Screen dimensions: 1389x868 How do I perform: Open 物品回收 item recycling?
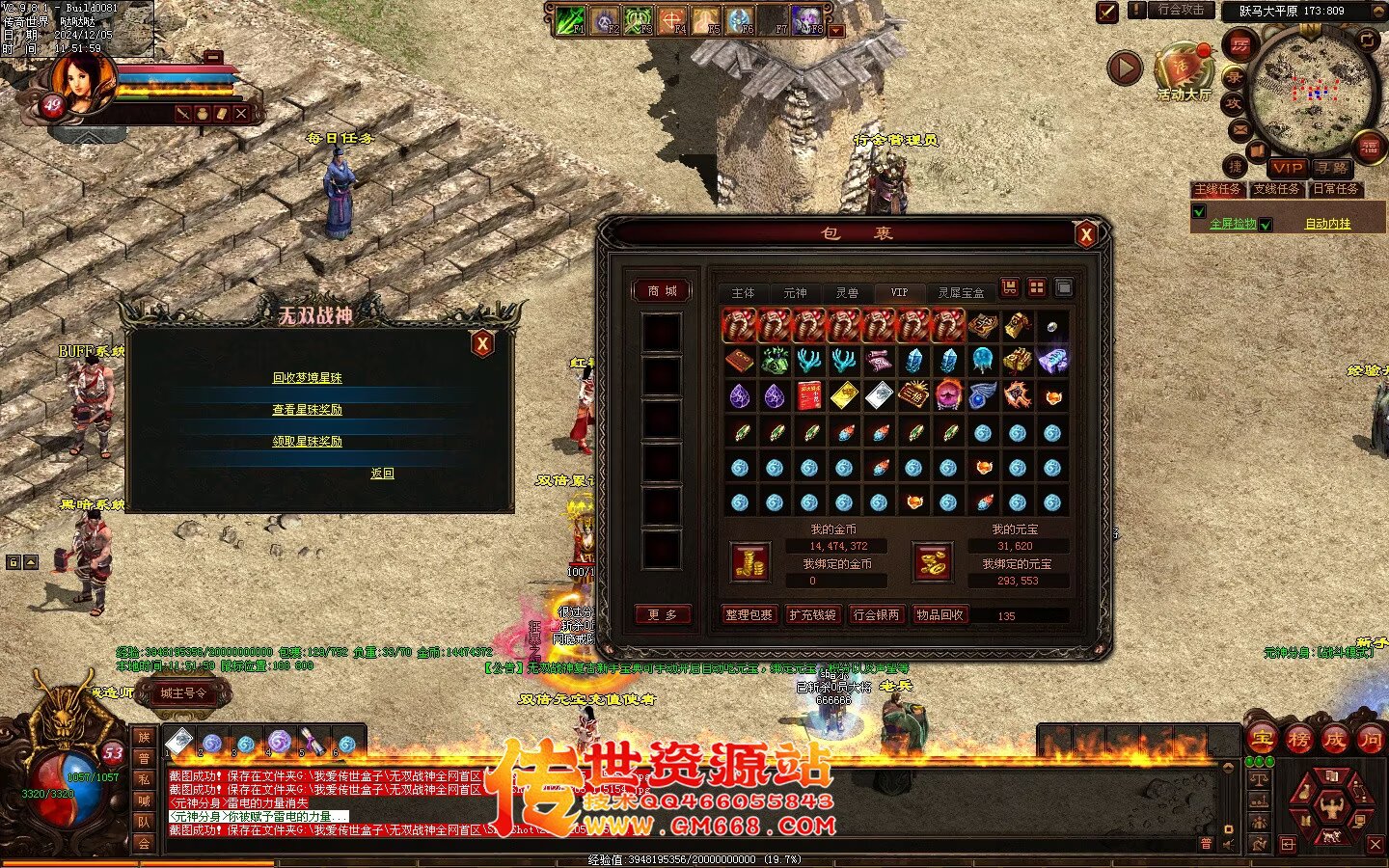pos(940,614)
